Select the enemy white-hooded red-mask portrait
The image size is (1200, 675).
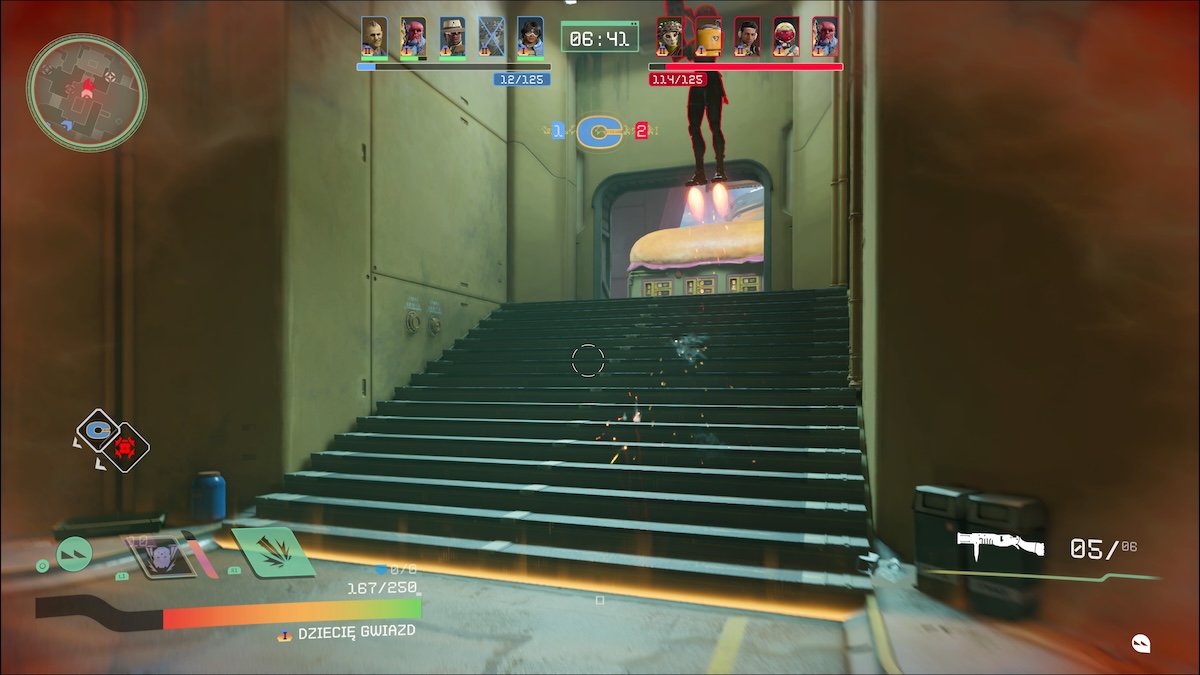786,37
